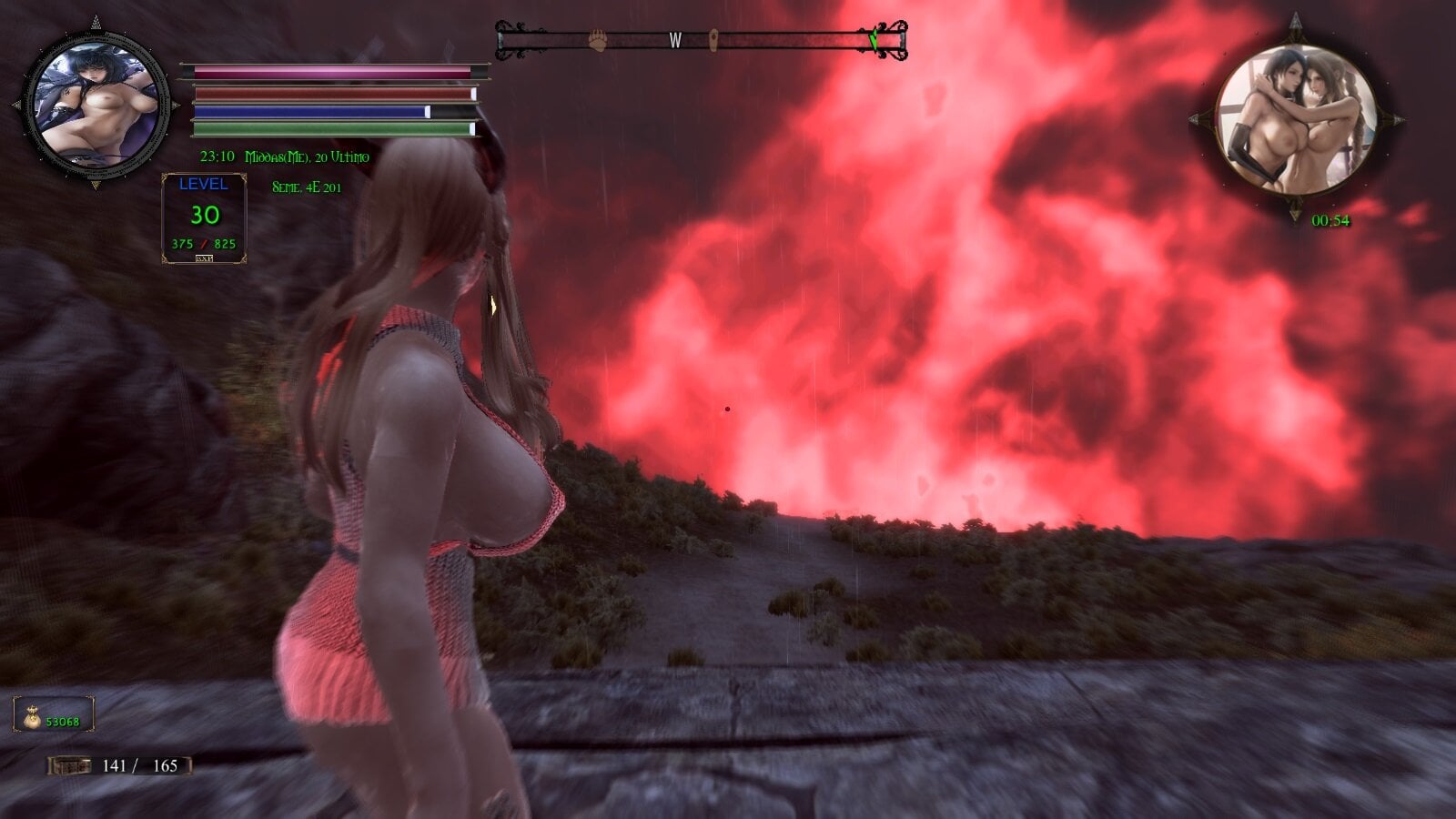Click the 375/825 experience counter
1456x819 pixels.
coord(205,242)
